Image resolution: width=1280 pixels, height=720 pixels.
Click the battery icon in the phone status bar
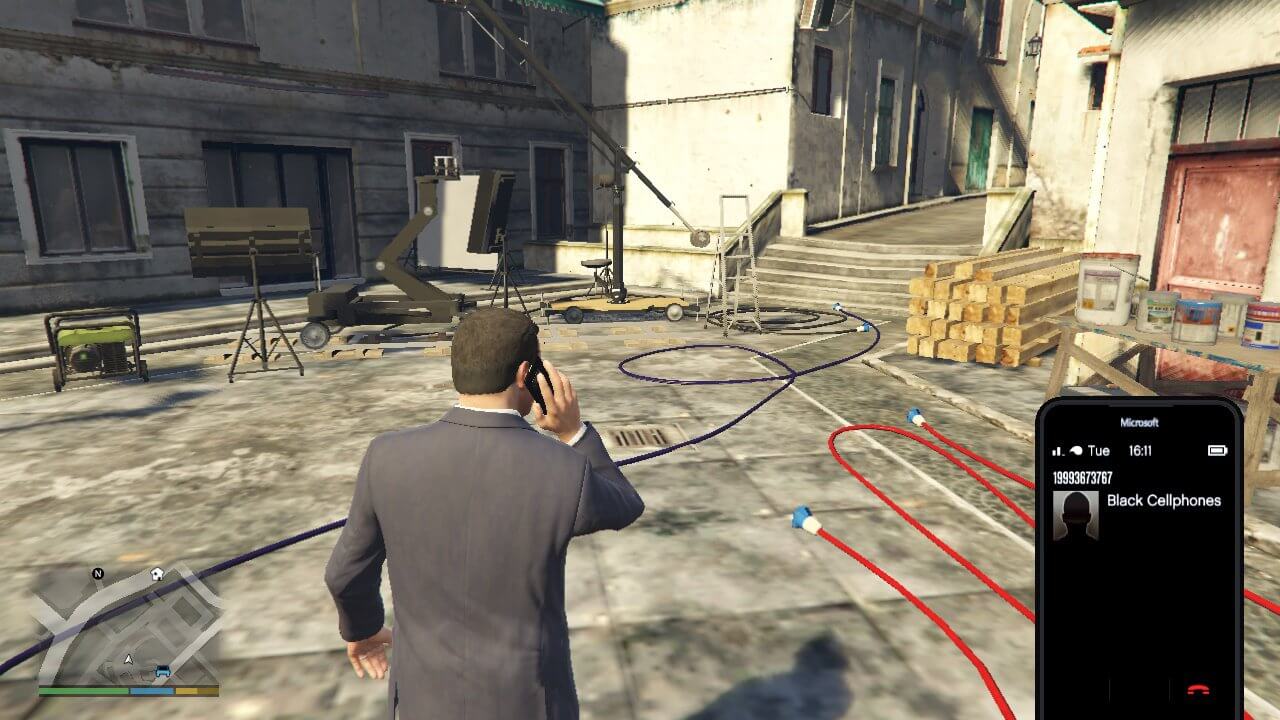click(x=1219, y=451)
